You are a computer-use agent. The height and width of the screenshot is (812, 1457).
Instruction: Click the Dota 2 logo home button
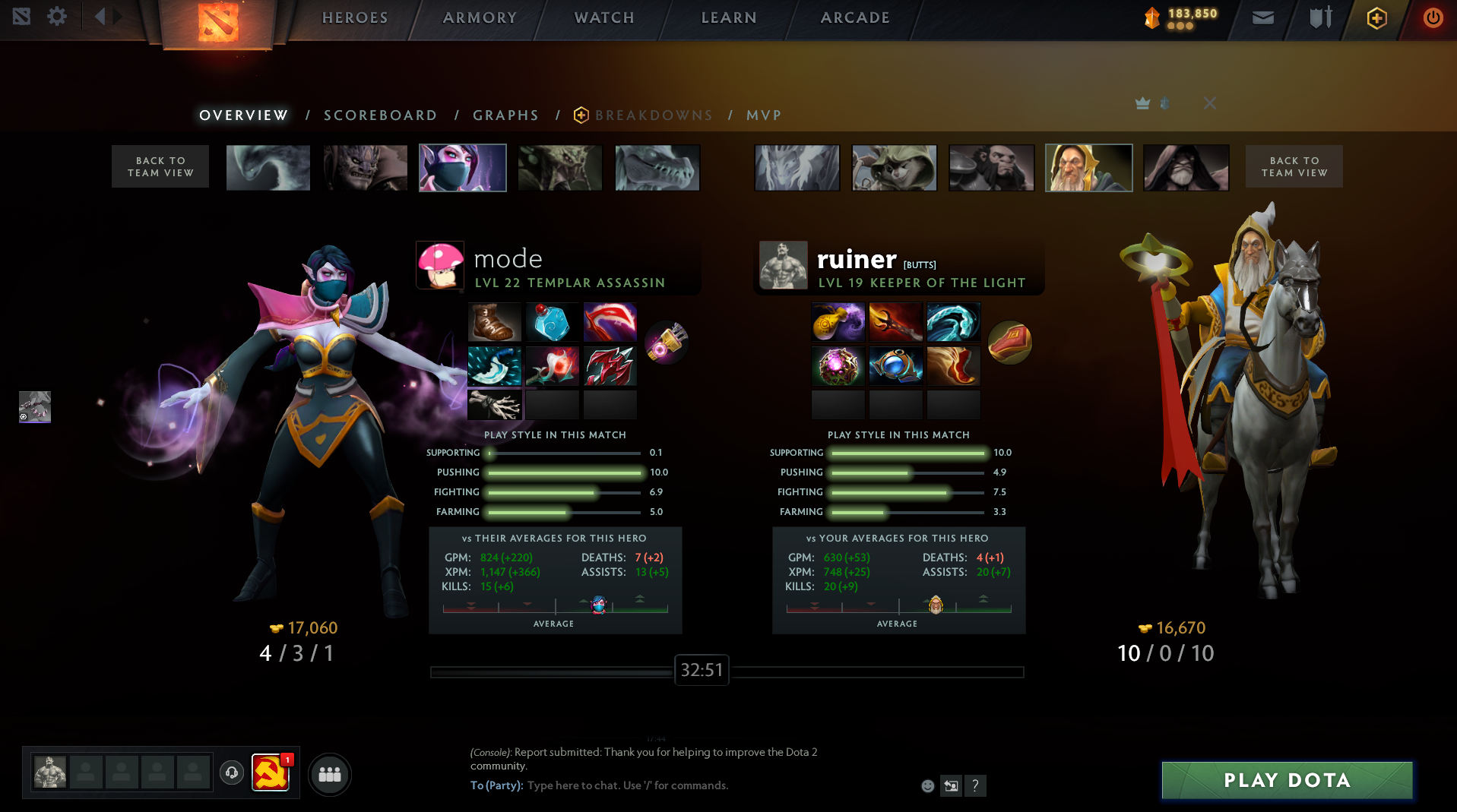218,23
